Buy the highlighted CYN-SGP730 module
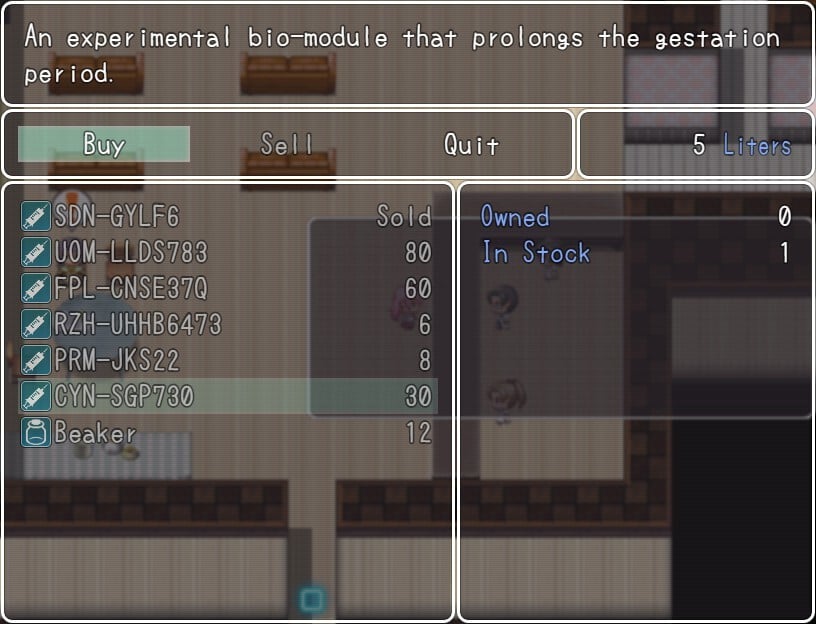The height and width of the screenshot is (624, 816). coord(226,396)
